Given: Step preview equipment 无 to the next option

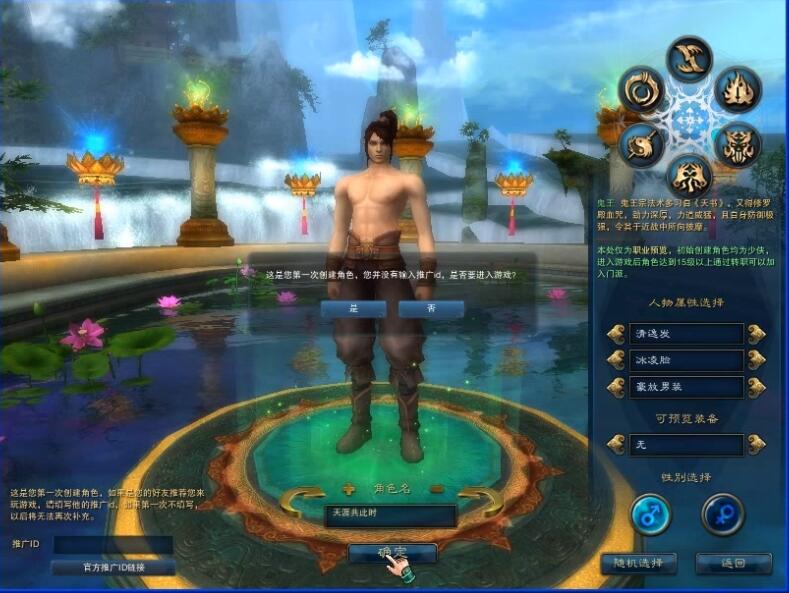Looking at the screenshot, I should (x=756, y=444).
